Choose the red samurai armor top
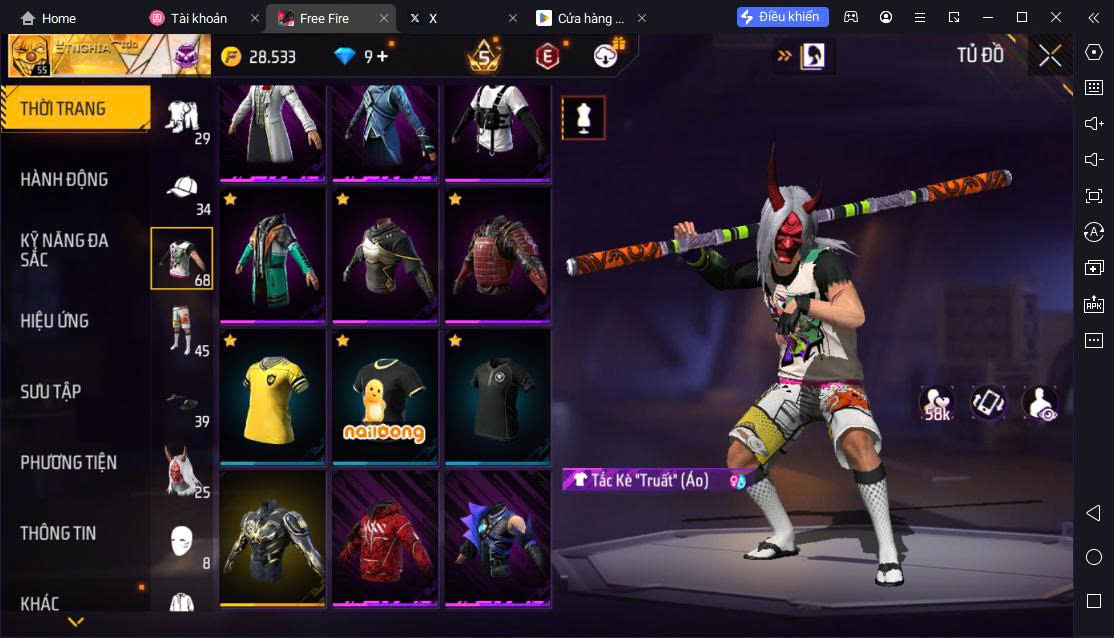Image resolution: width=1114 pixels, height=638 pixels. 497,256
